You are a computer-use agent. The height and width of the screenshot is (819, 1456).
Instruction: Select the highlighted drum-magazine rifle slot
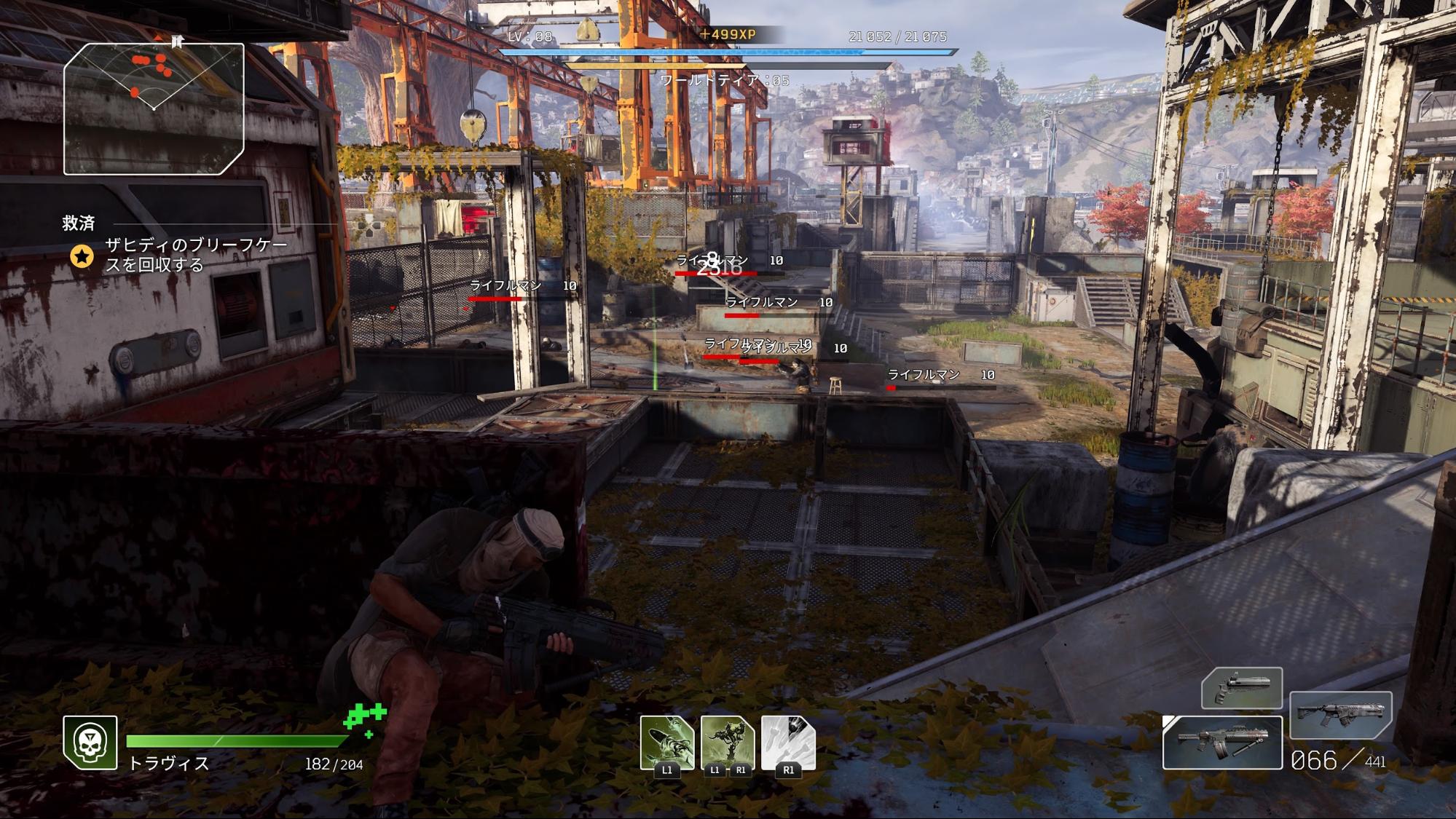coord(1222,743)
